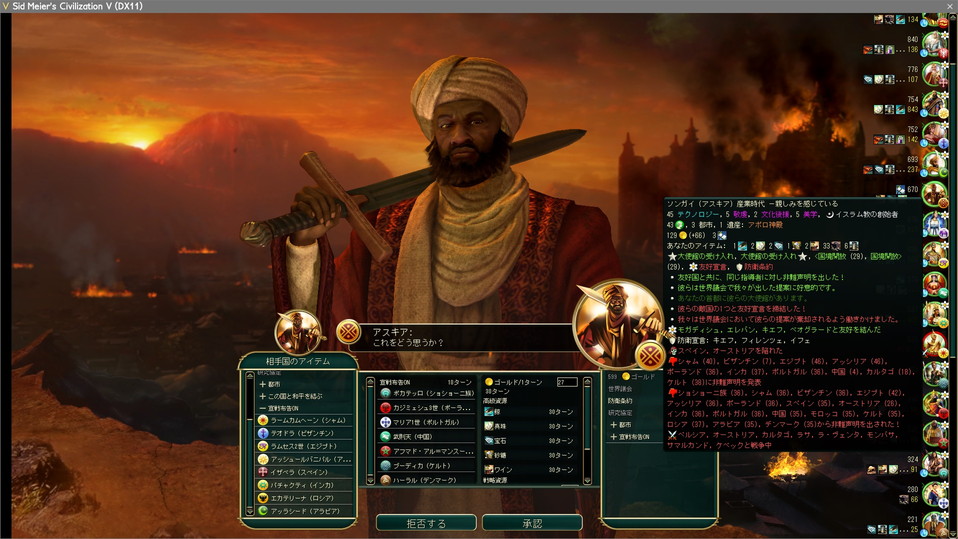Expand この国と和平を結ぶ option
This screenshot has width=958, height=539.
(x=292, y=396)
